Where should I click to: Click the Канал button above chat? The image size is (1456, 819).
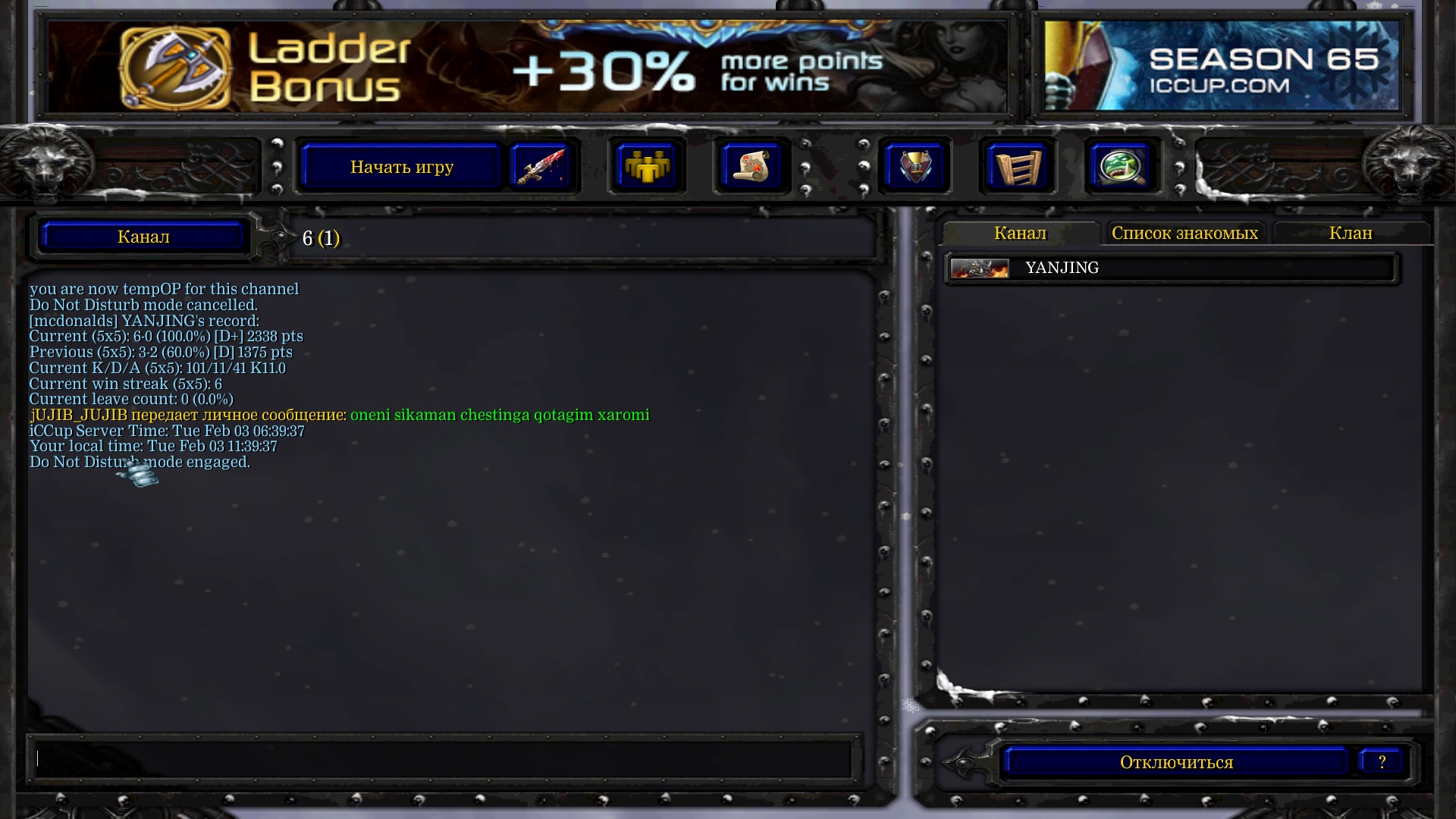(143, 237)
